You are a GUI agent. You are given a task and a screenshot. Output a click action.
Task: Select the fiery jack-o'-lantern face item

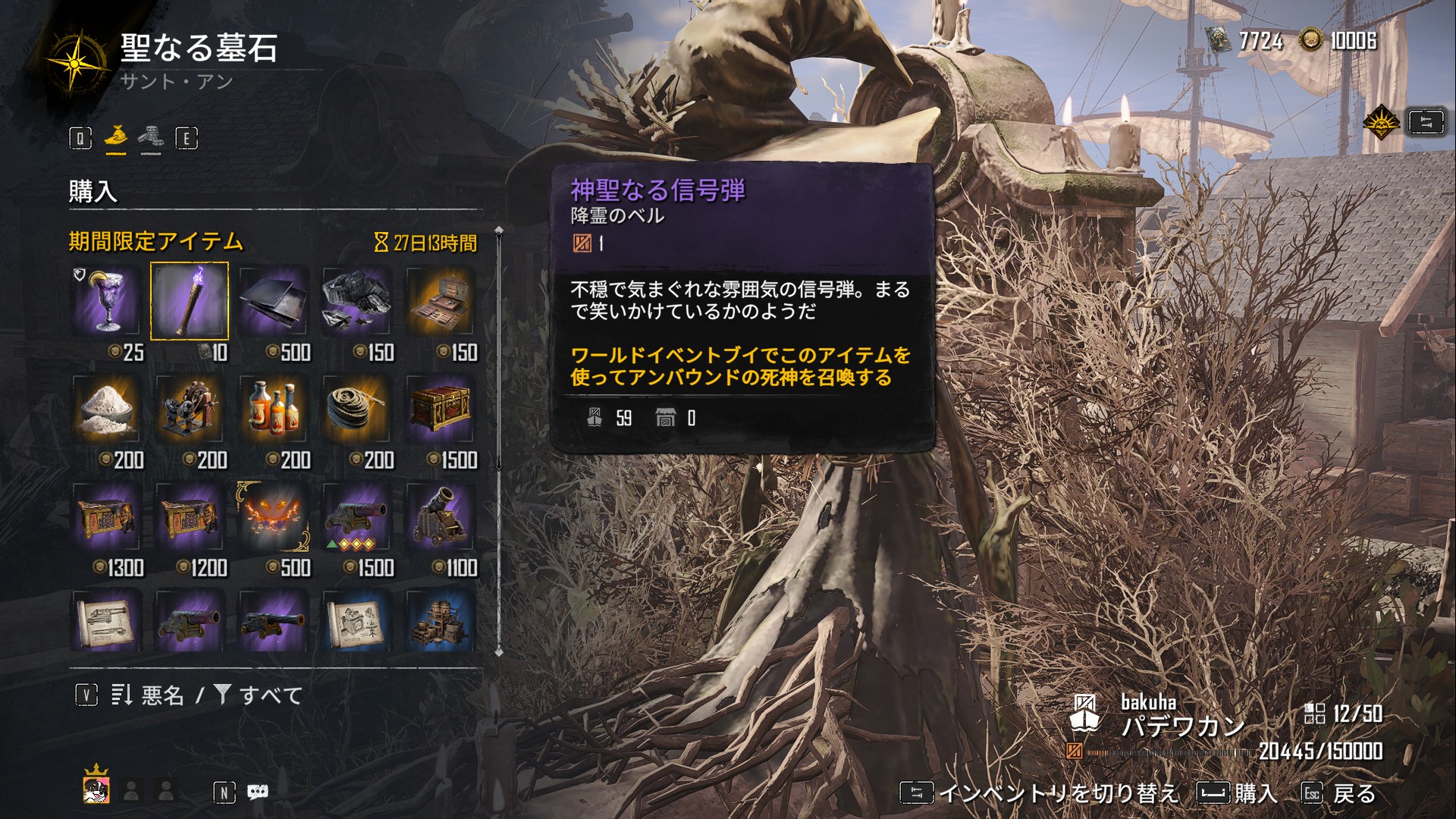pos(274,517)
